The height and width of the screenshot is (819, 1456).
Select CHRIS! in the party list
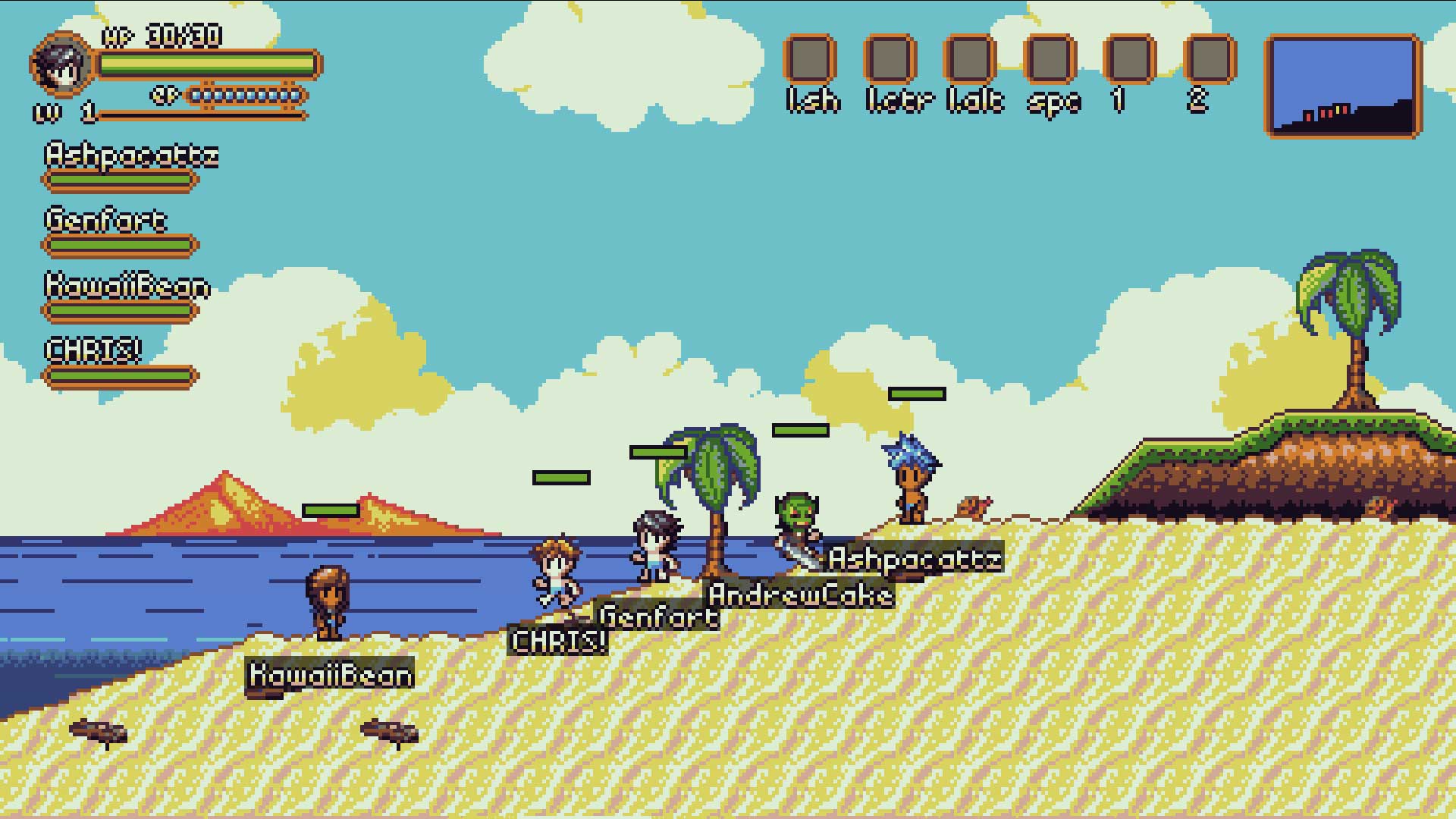click(x=93, y=350)
